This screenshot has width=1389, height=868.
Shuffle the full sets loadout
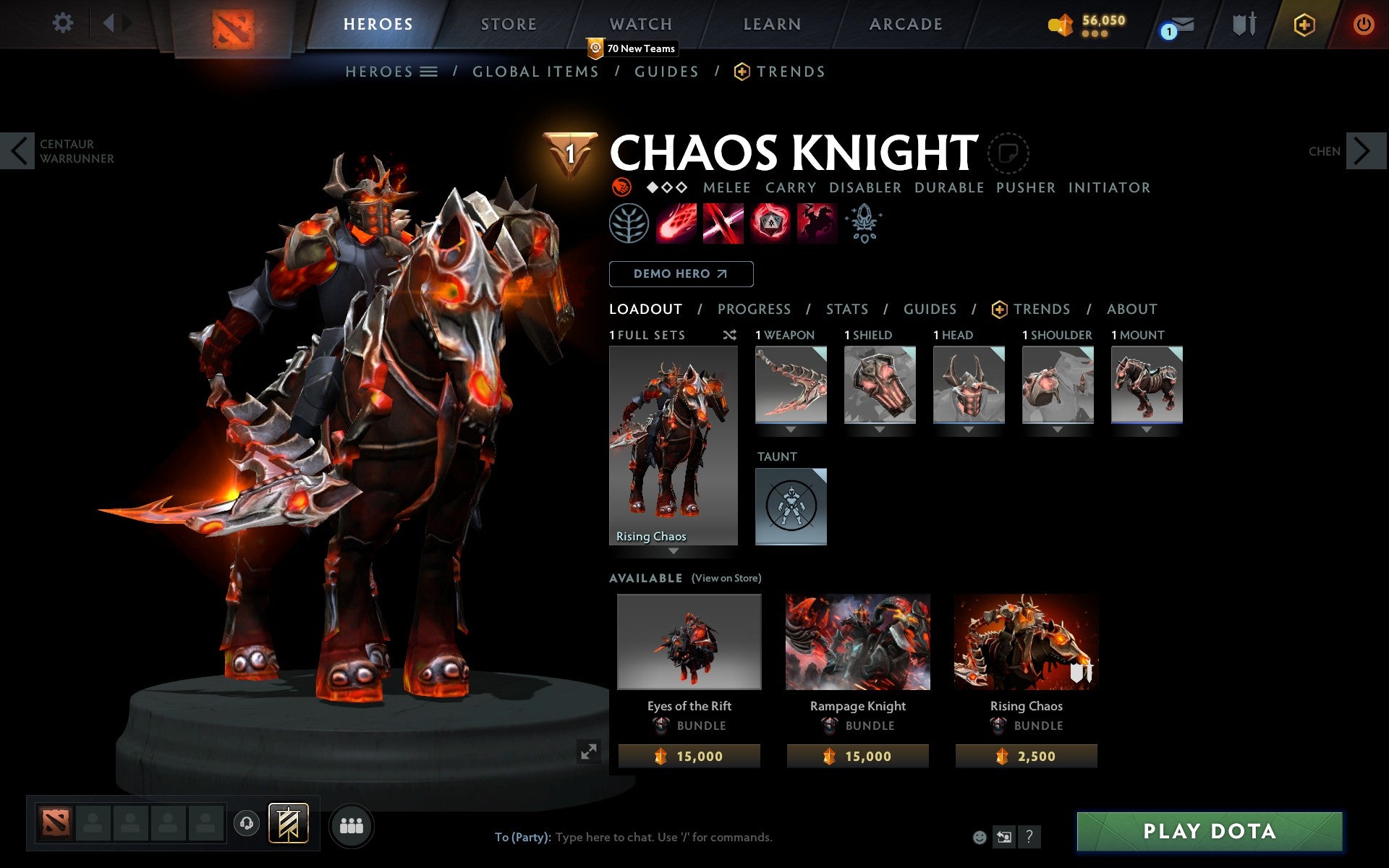tap(729, 335)
